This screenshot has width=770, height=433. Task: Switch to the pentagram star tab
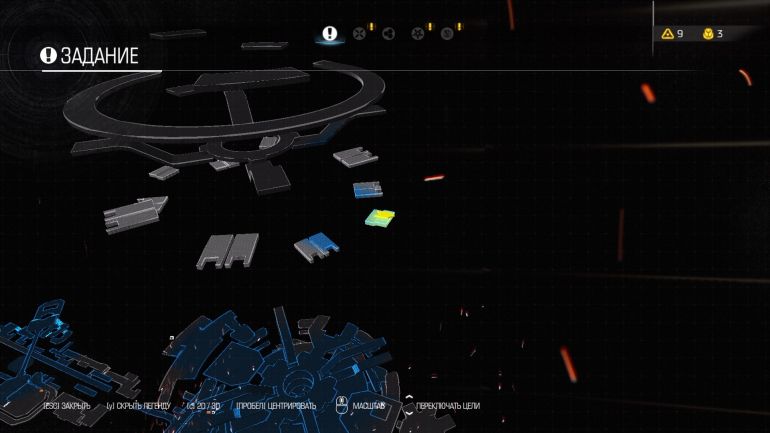[x=418, y=33]
